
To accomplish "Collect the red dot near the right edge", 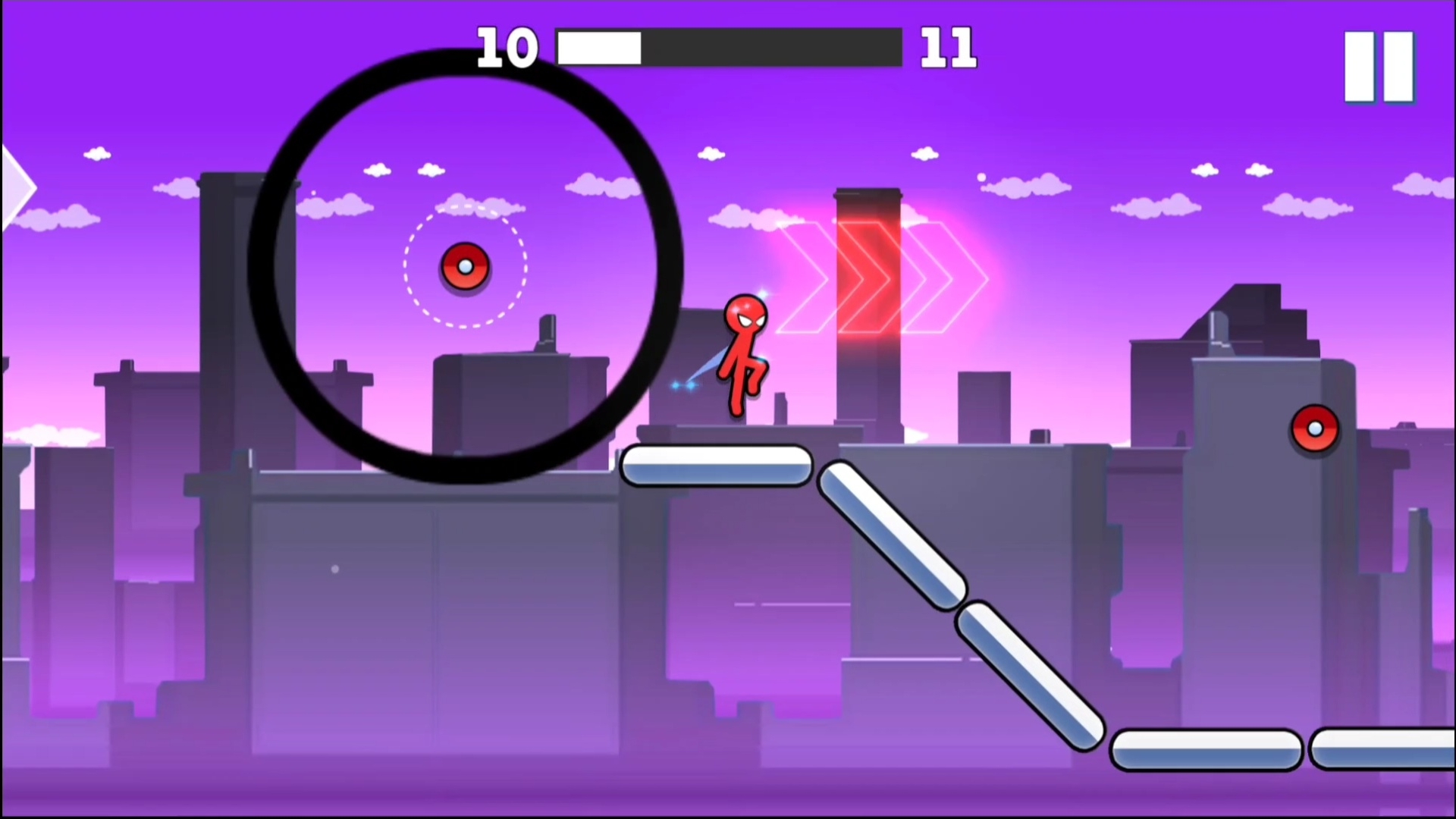I will coord(1314,429).
